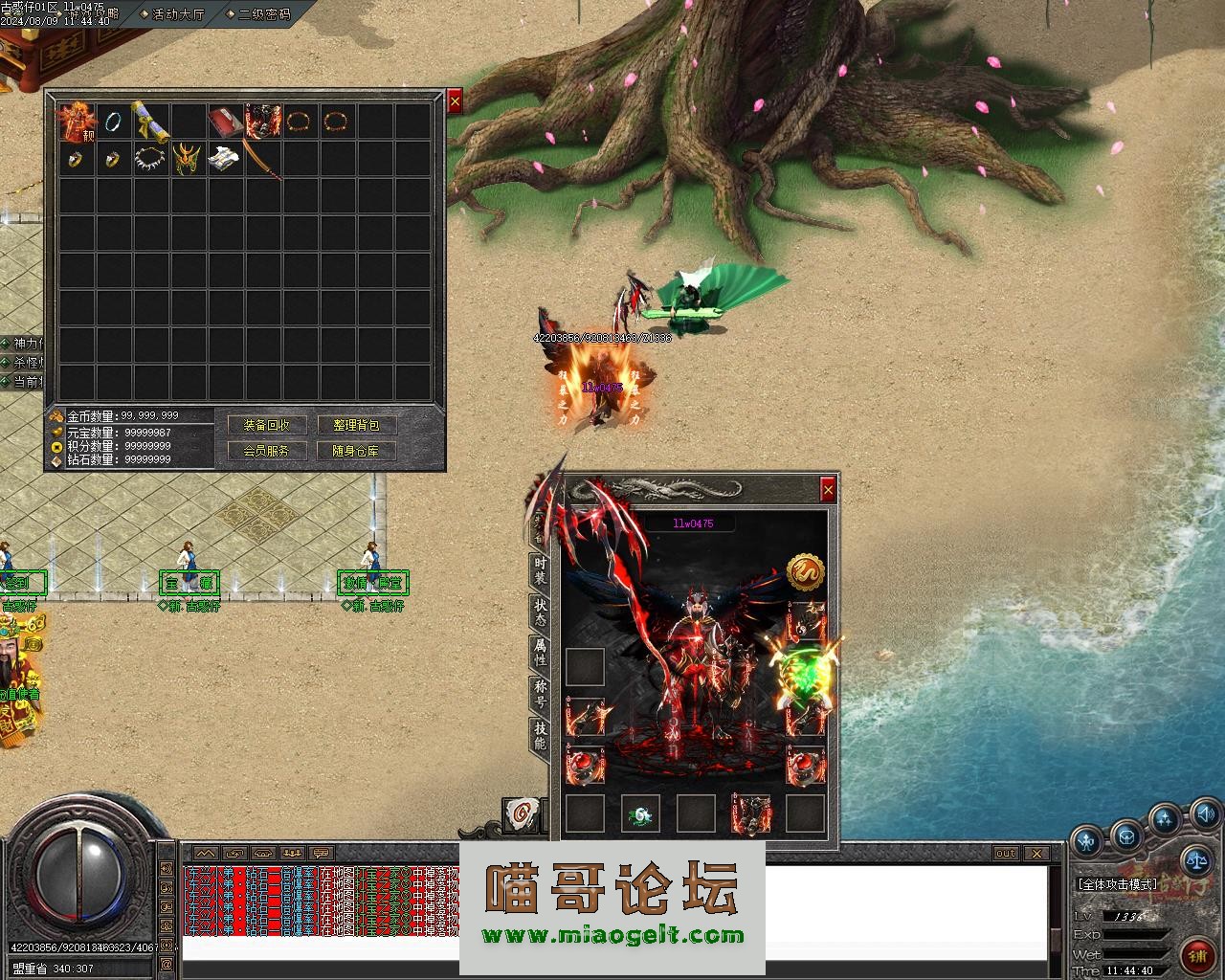Select the spiked tooth necklace in bag
The width and height of the screenshot is (1225, 980).
click(x=150, y=158)
